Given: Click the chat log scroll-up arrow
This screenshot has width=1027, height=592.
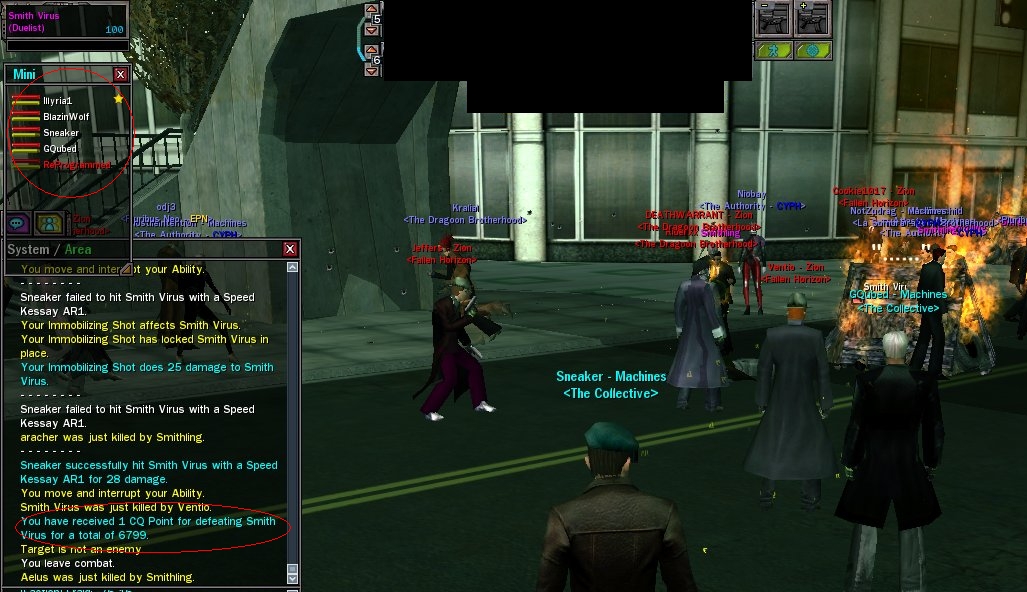Looking at the screenshot, I should point(292,268).
